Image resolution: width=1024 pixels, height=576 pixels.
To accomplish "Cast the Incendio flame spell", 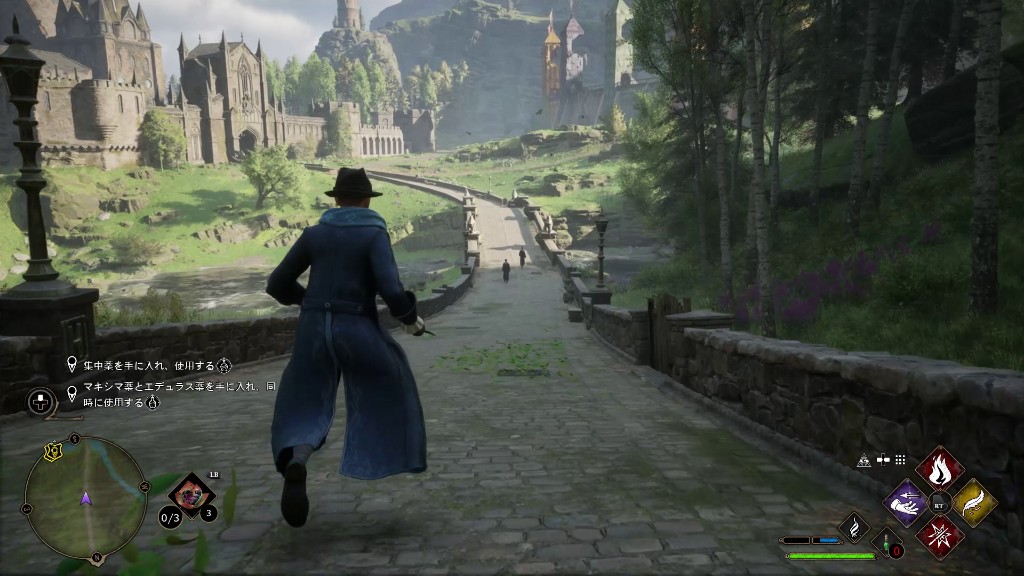I will [x=940, y=468].
